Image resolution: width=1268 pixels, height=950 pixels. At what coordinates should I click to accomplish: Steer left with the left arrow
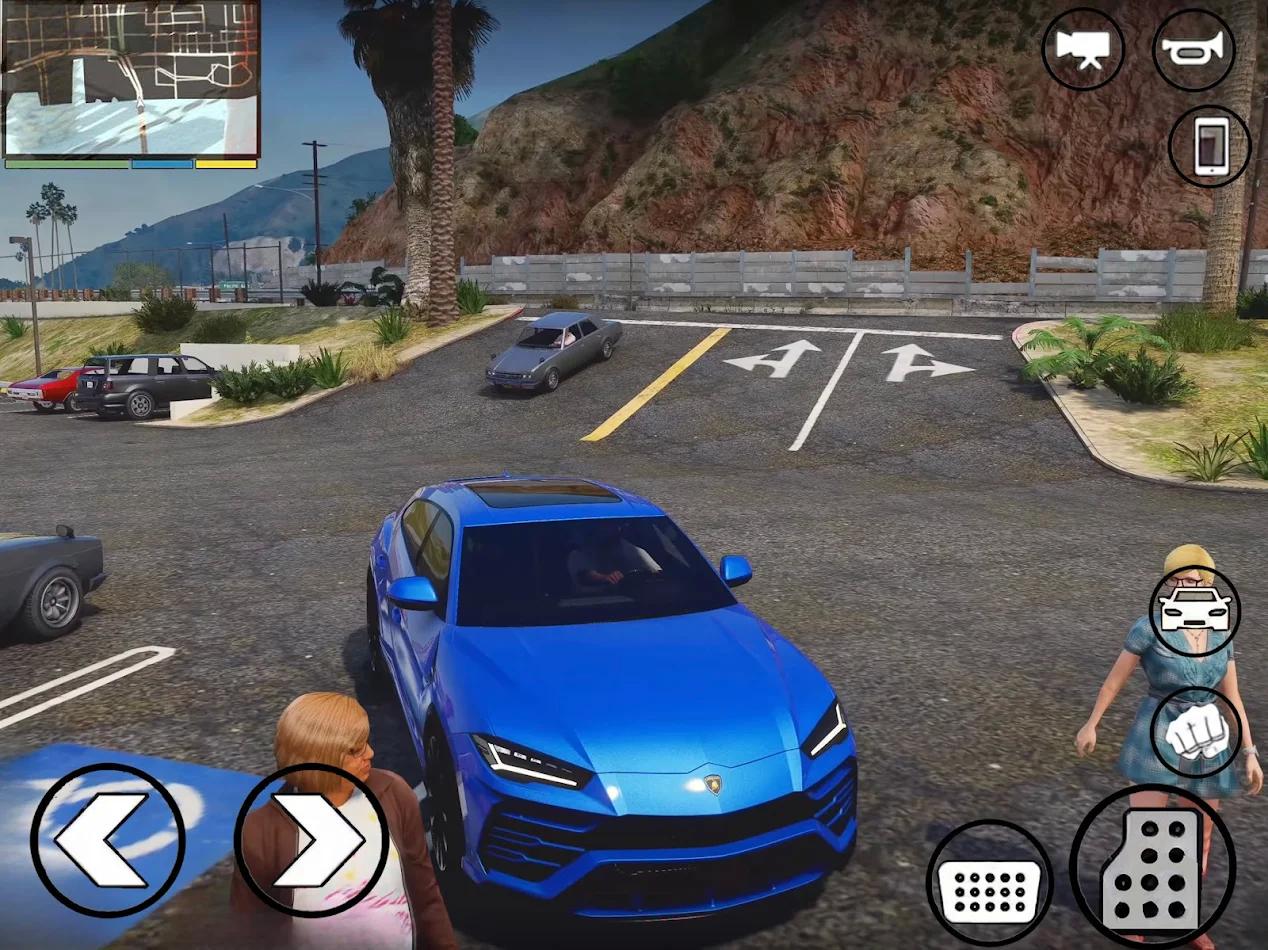pyautogui.click(x=108, y=840)
